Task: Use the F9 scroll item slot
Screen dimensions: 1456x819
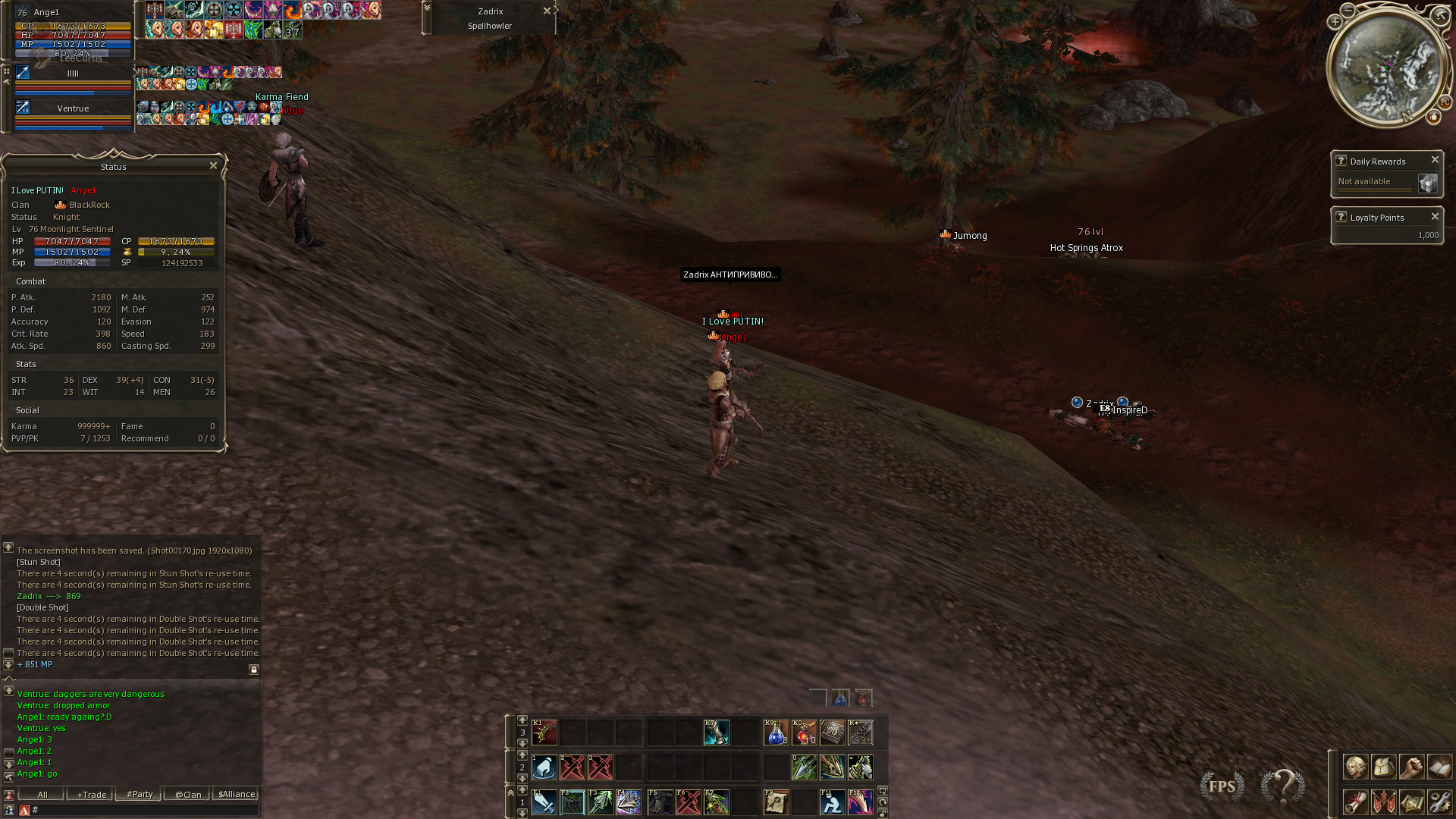Action: (x=776, y=802)
